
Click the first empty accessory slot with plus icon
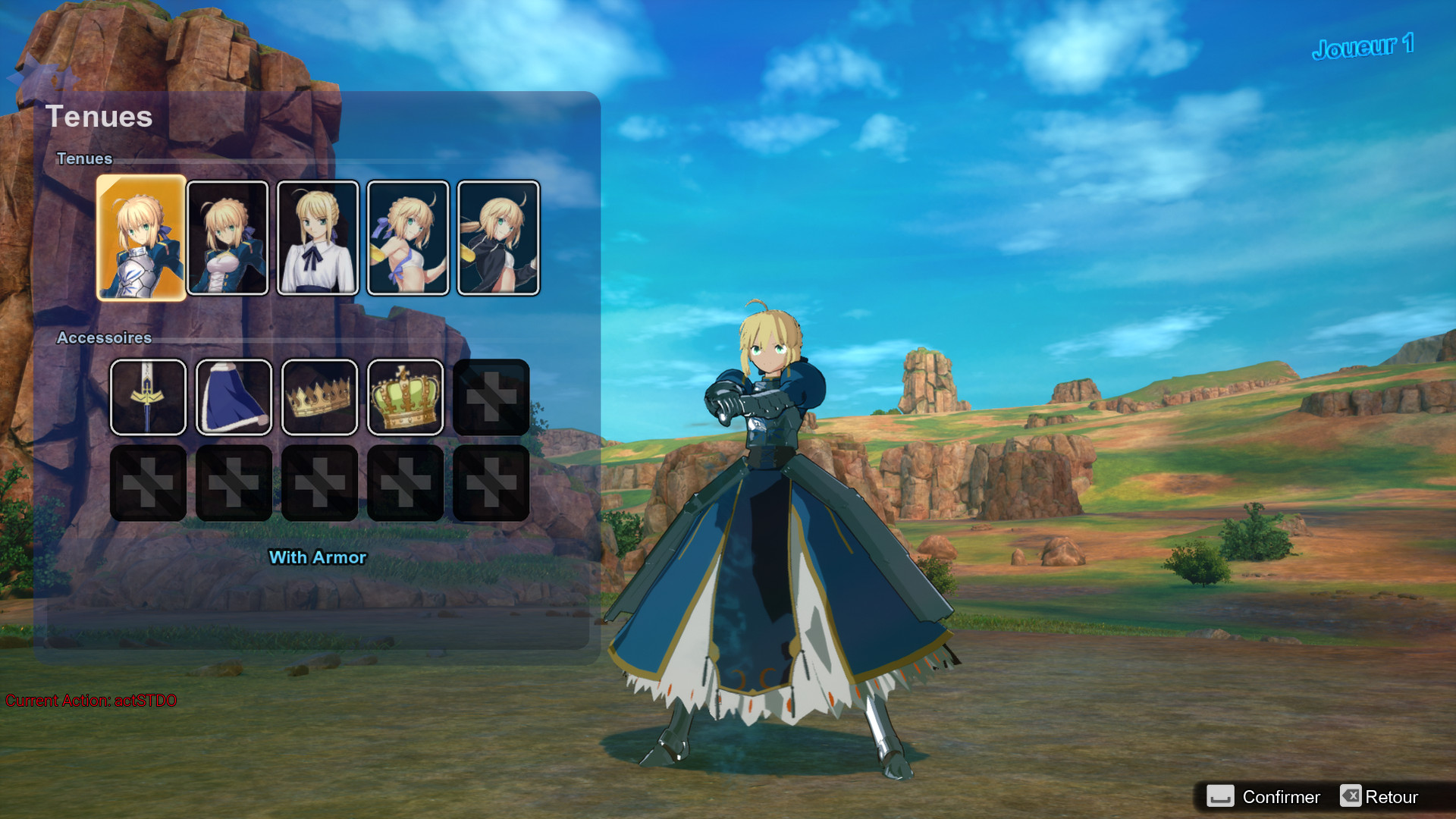pos(491,397)
